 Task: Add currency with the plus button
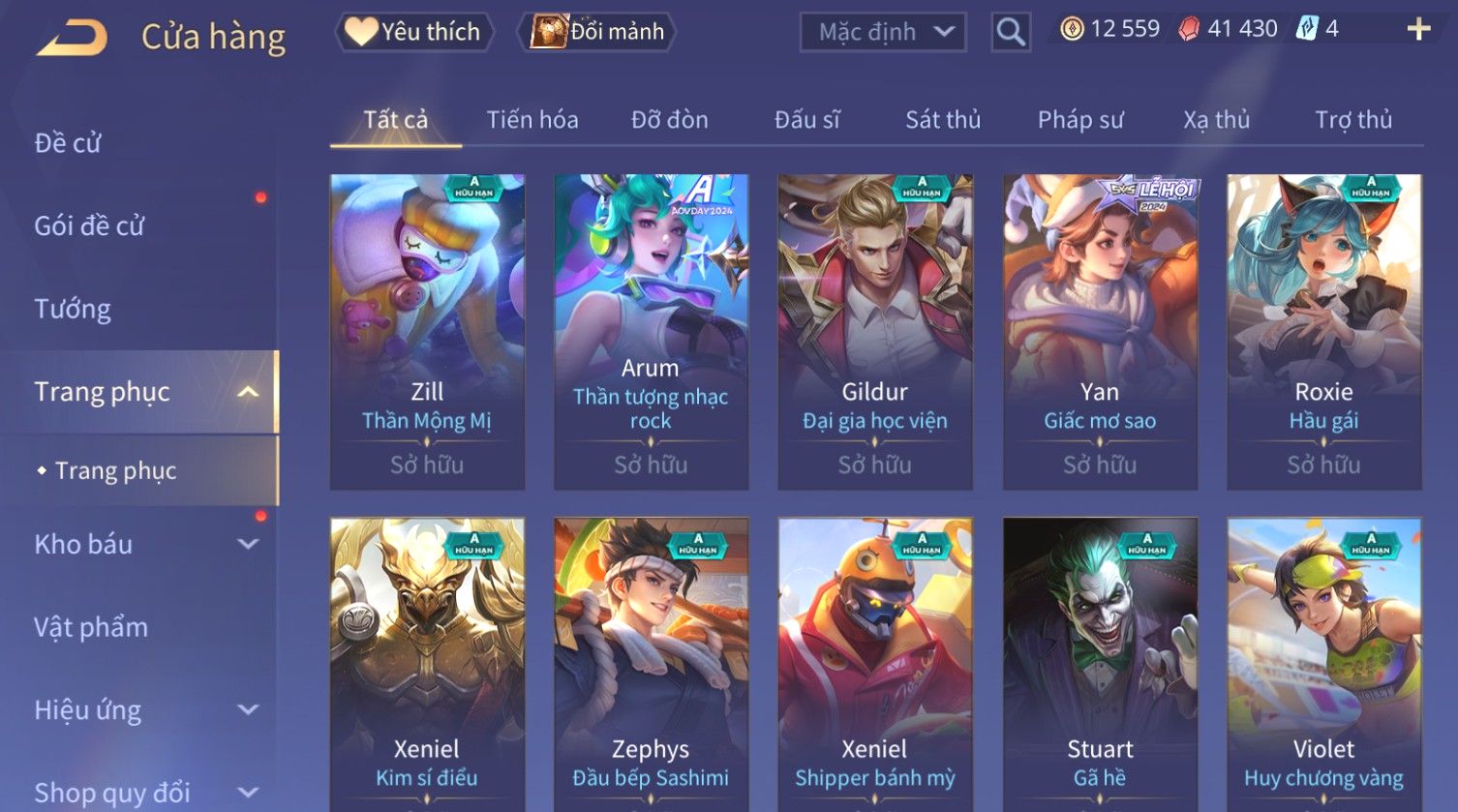pyautogui.click(x=1418, y=29)
